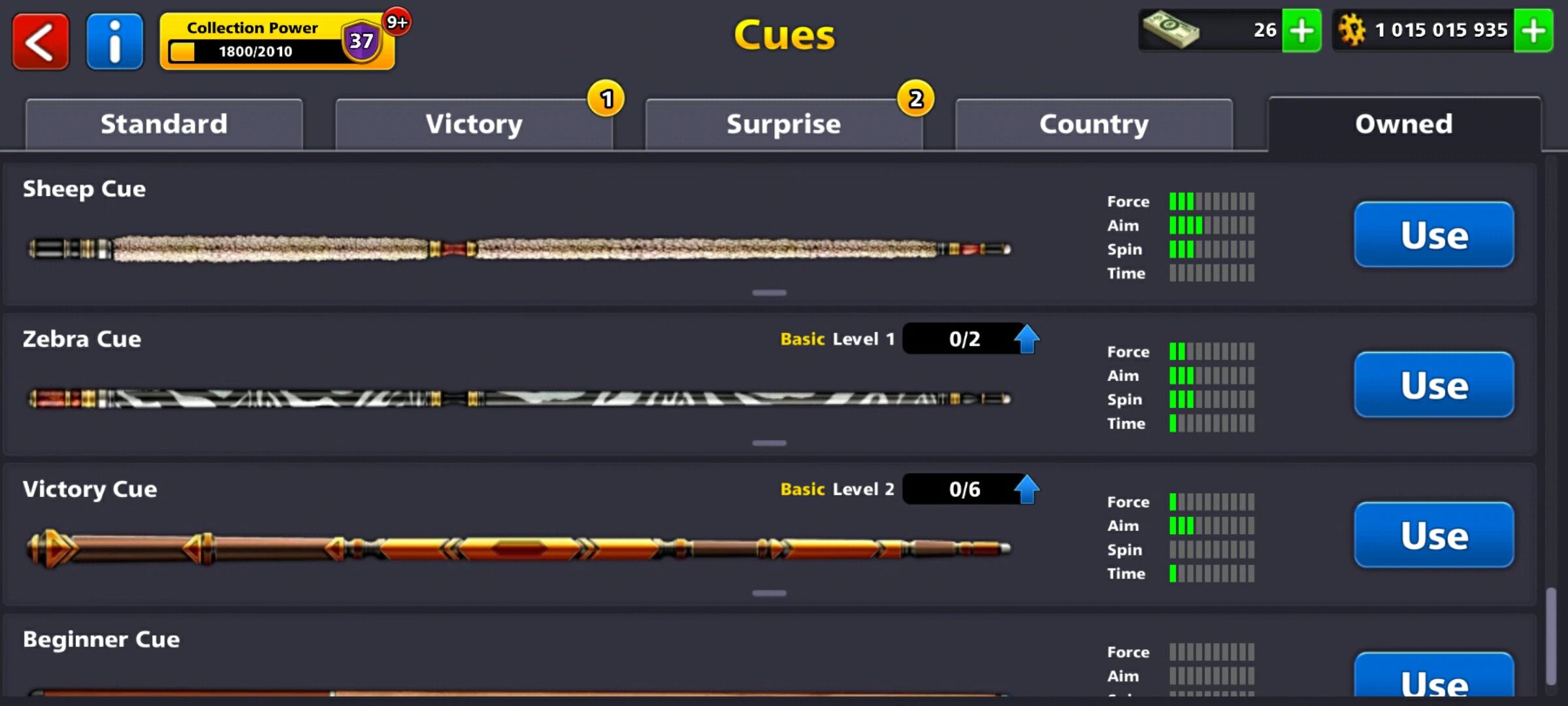Viewport: 1568px width, 706px height.
Task: Click the green plus to buy coins
Action: 1534,29
